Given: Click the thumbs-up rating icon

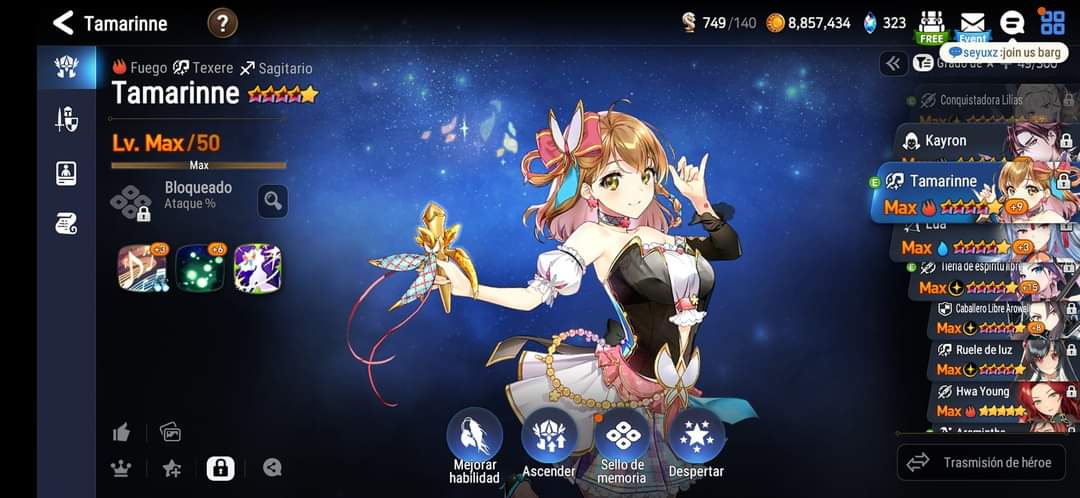Looking at the screenshot, I should point(122,432).
